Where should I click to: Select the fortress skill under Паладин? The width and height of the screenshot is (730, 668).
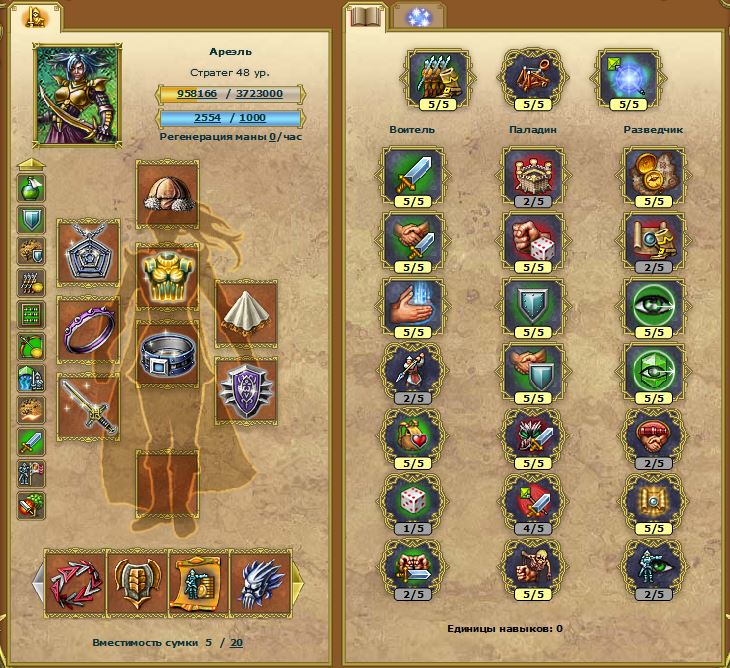[x=532, y=177]
